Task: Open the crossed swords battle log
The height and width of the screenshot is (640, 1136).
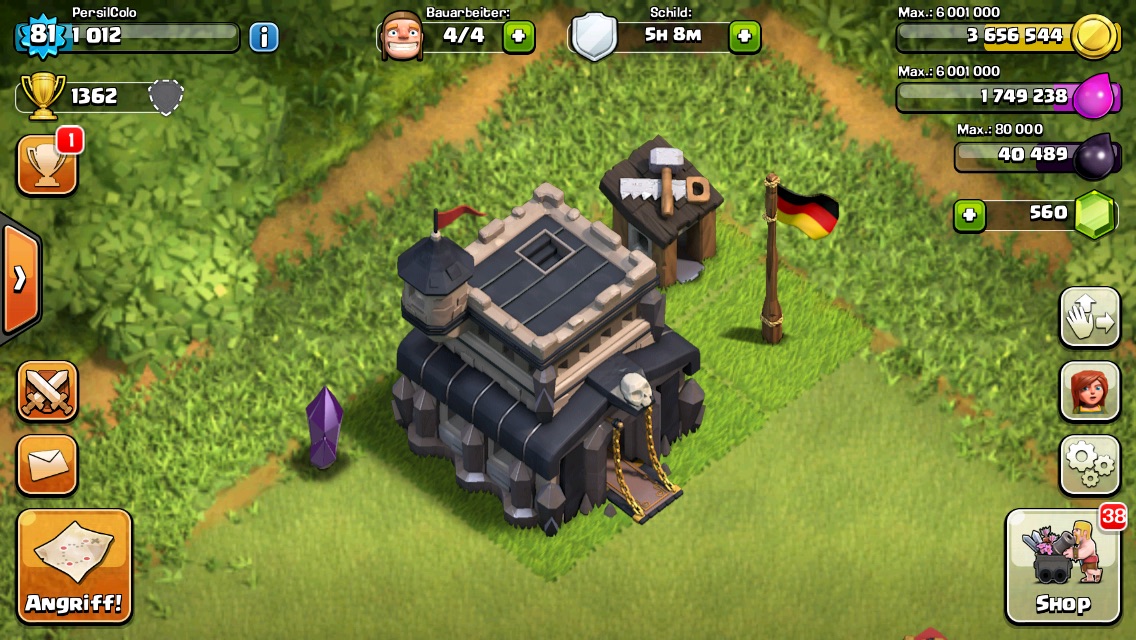Action: [47, 390]
